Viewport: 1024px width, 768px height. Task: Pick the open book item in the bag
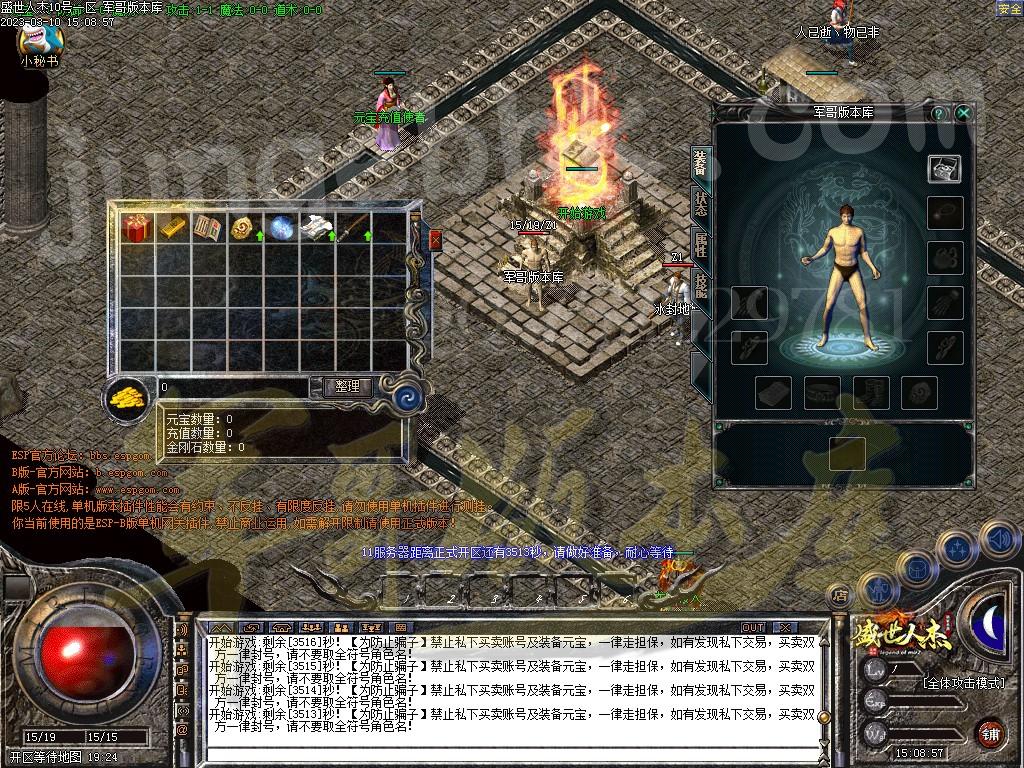(x=208, y=228)
